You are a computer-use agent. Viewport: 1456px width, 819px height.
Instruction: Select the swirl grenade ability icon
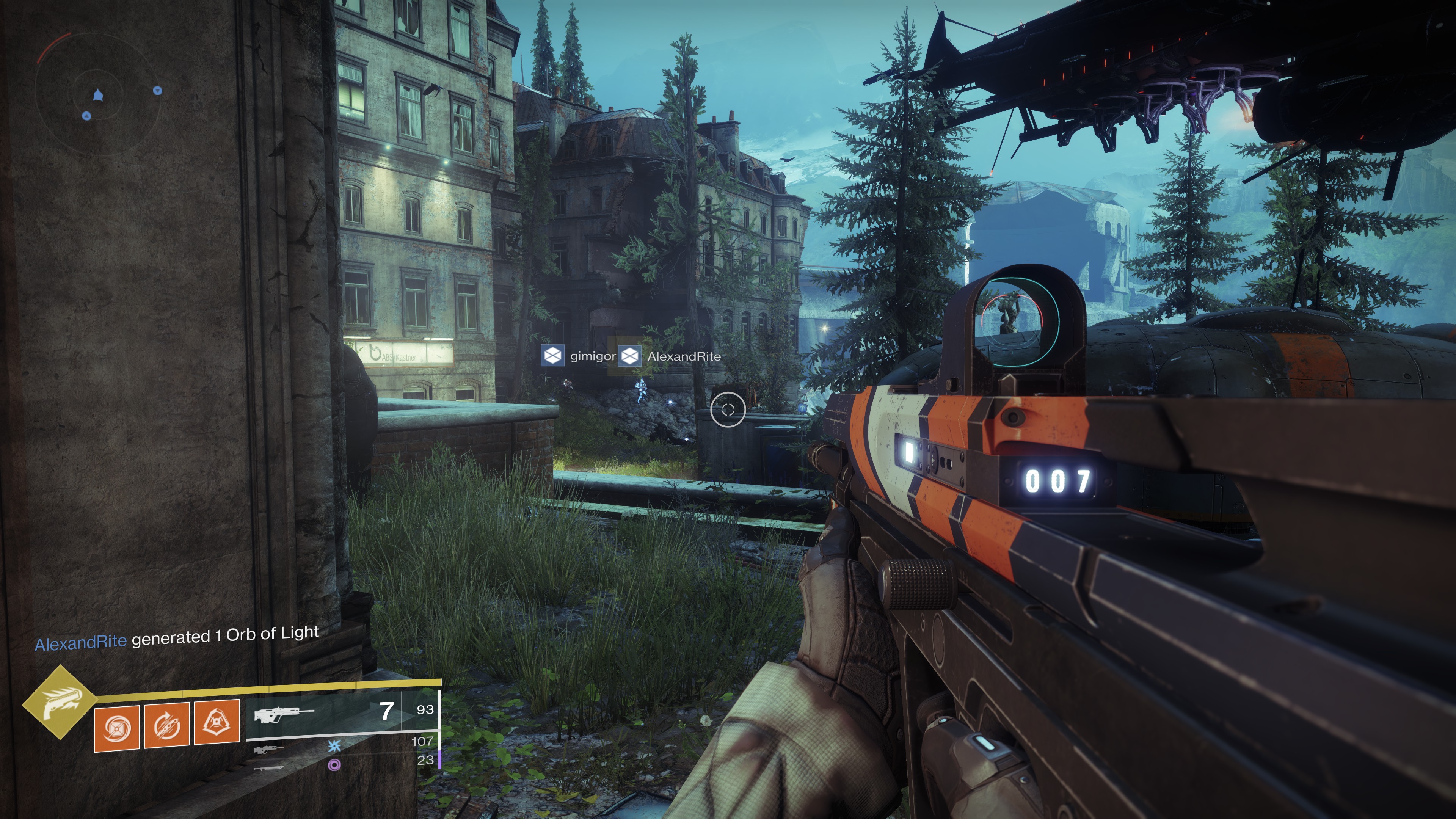click(x=116, y=728)
